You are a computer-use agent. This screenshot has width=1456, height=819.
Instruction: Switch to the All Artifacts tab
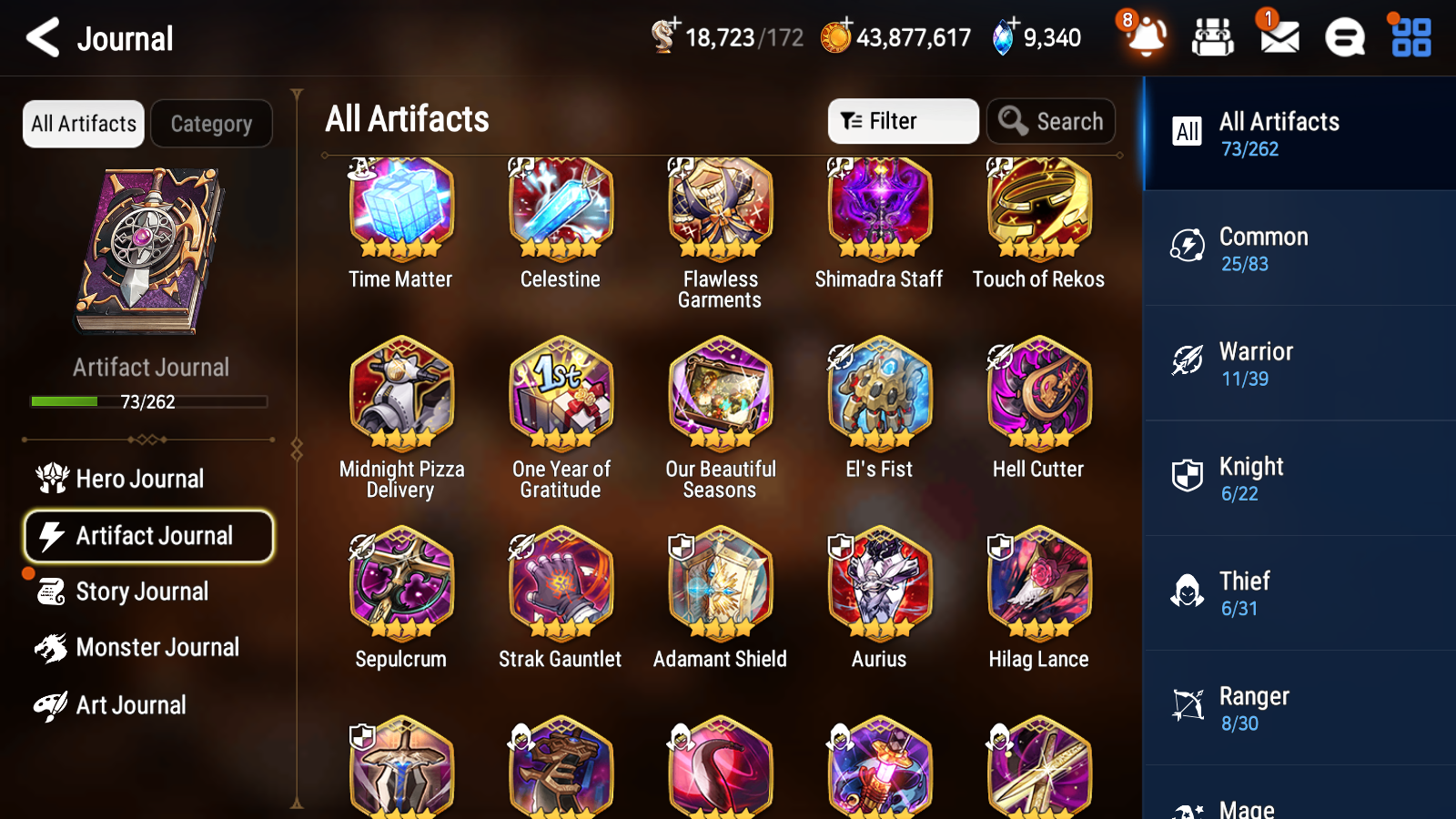pyautogui.click(x=83, y=124)
